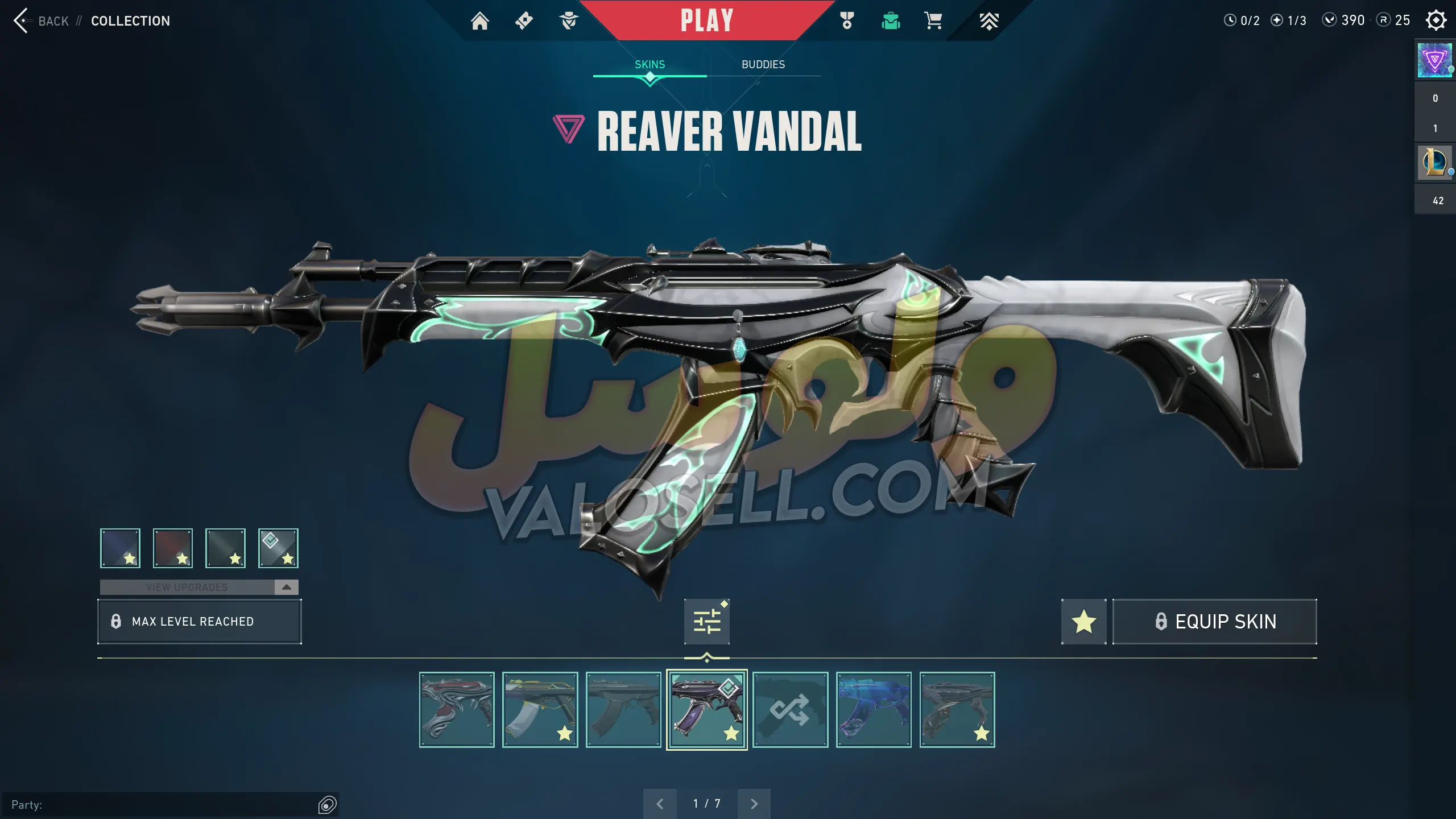1456x819 pixels.
Task: Select the Skins tab
Action: (650, 64)
